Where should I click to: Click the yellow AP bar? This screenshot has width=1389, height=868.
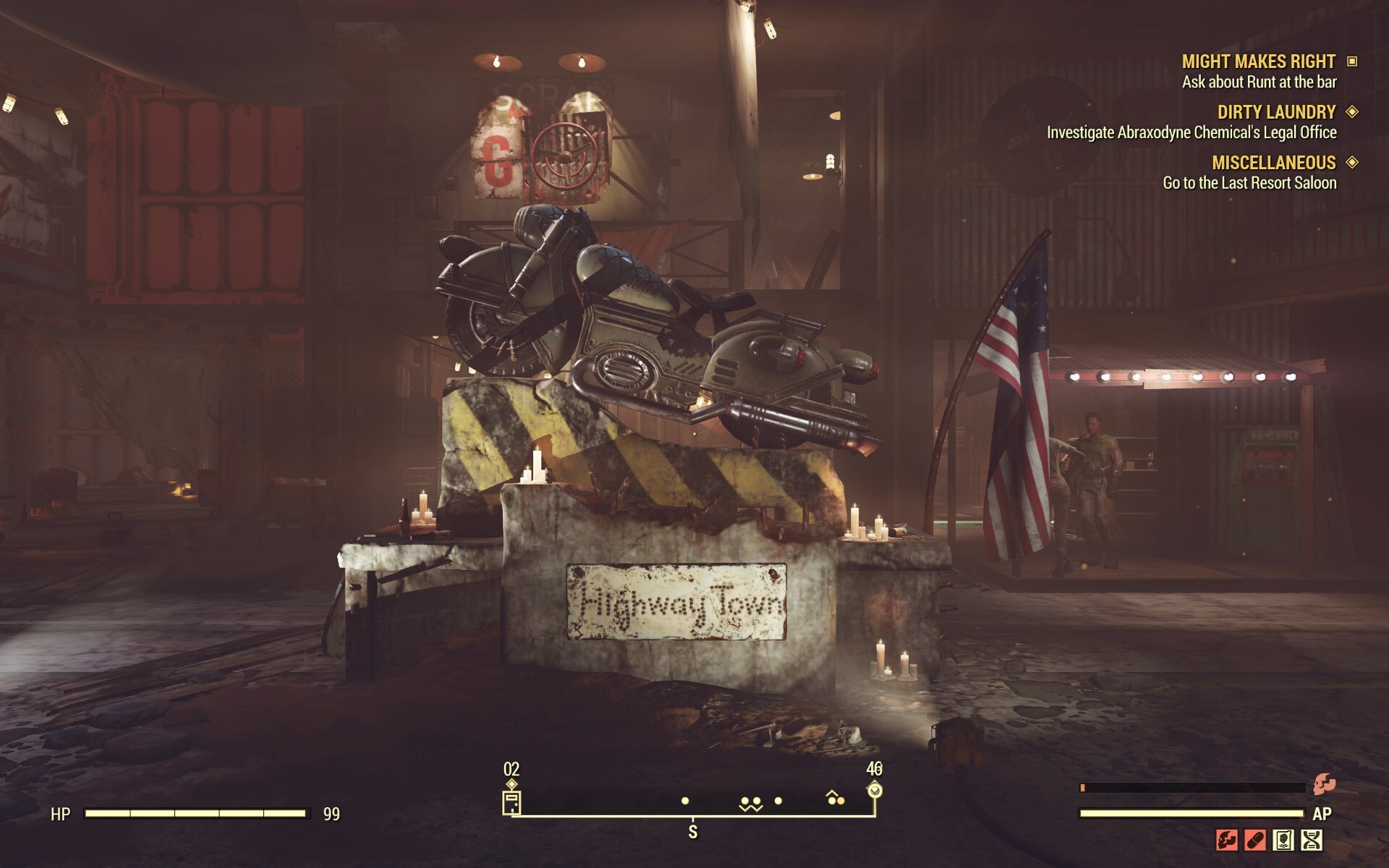[x=1194, y=814]
